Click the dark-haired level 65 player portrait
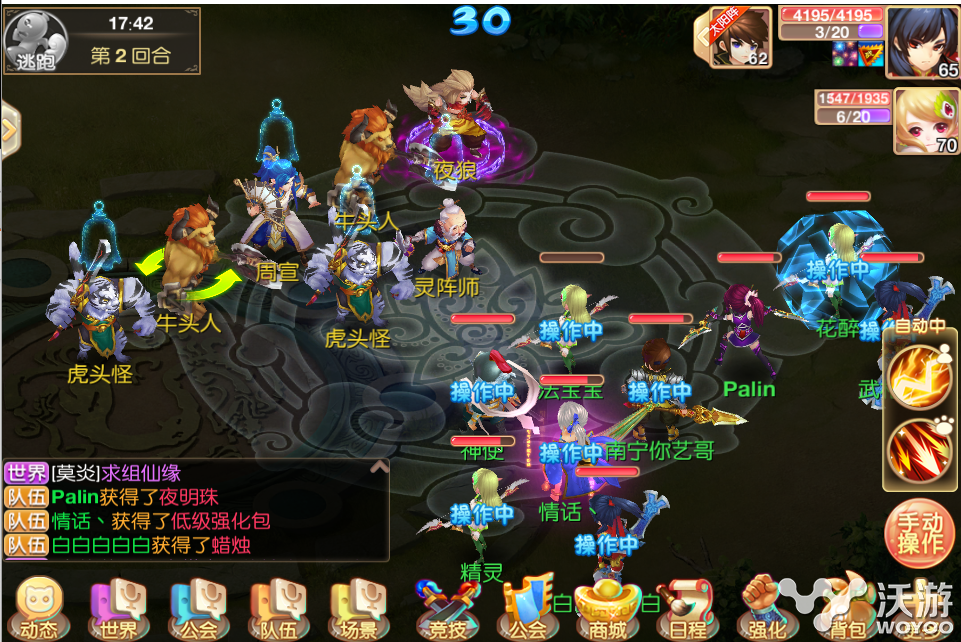The width and height of the screenshot is (961, 642). coord(923,41)
